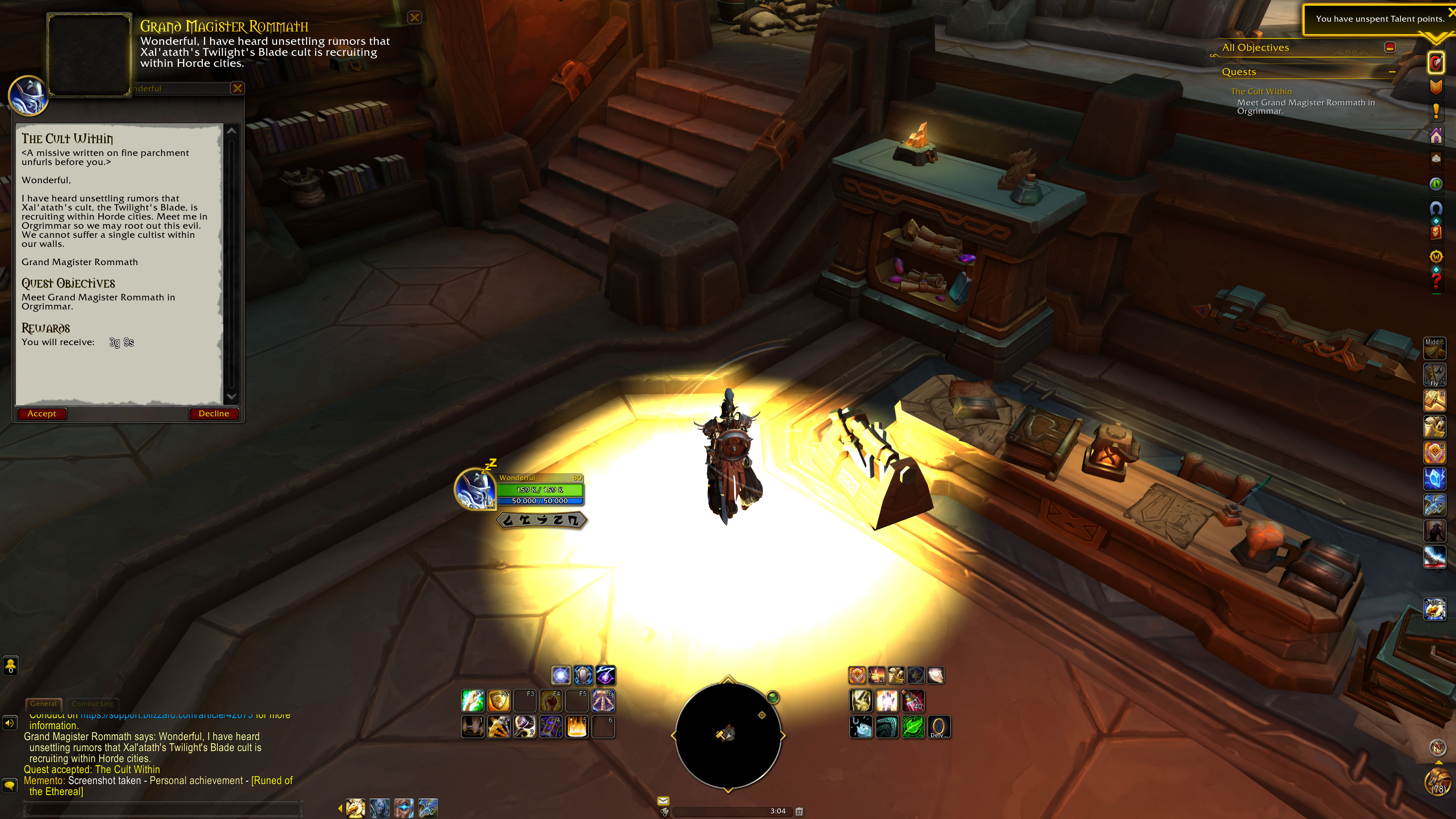The width and height of the screenshot is (1456, 819).
Task: Click the minimap
Action: [728, 735]
